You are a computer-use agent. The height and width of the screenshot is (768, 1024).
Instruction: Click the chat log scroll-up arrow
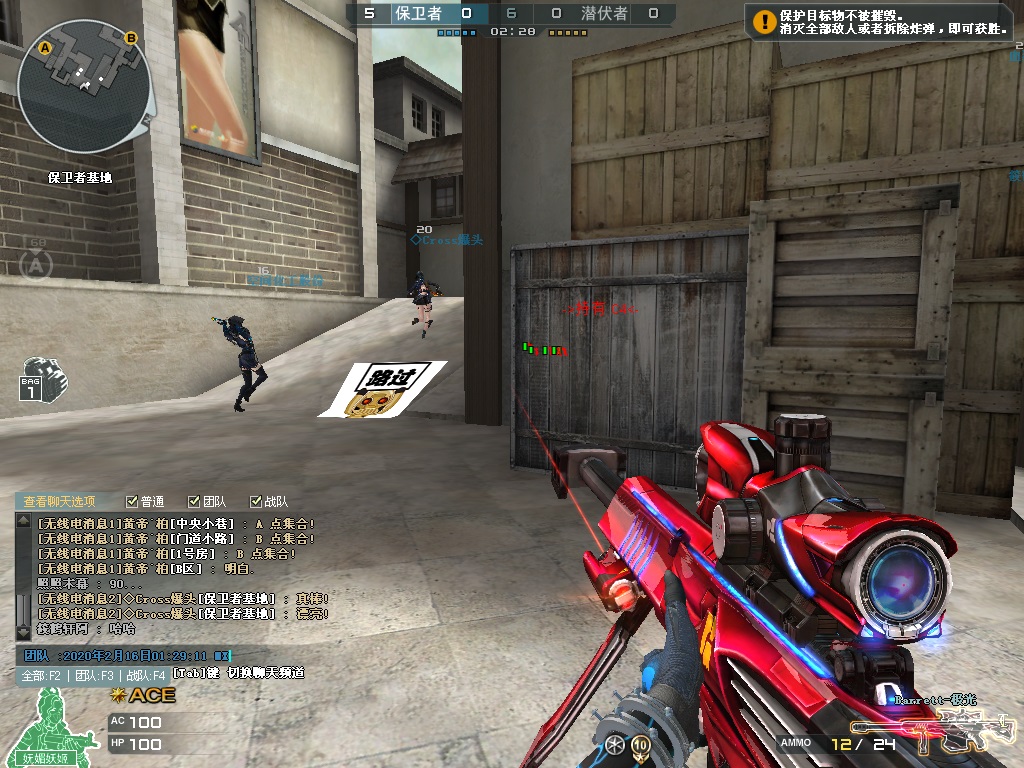(23, 521)
